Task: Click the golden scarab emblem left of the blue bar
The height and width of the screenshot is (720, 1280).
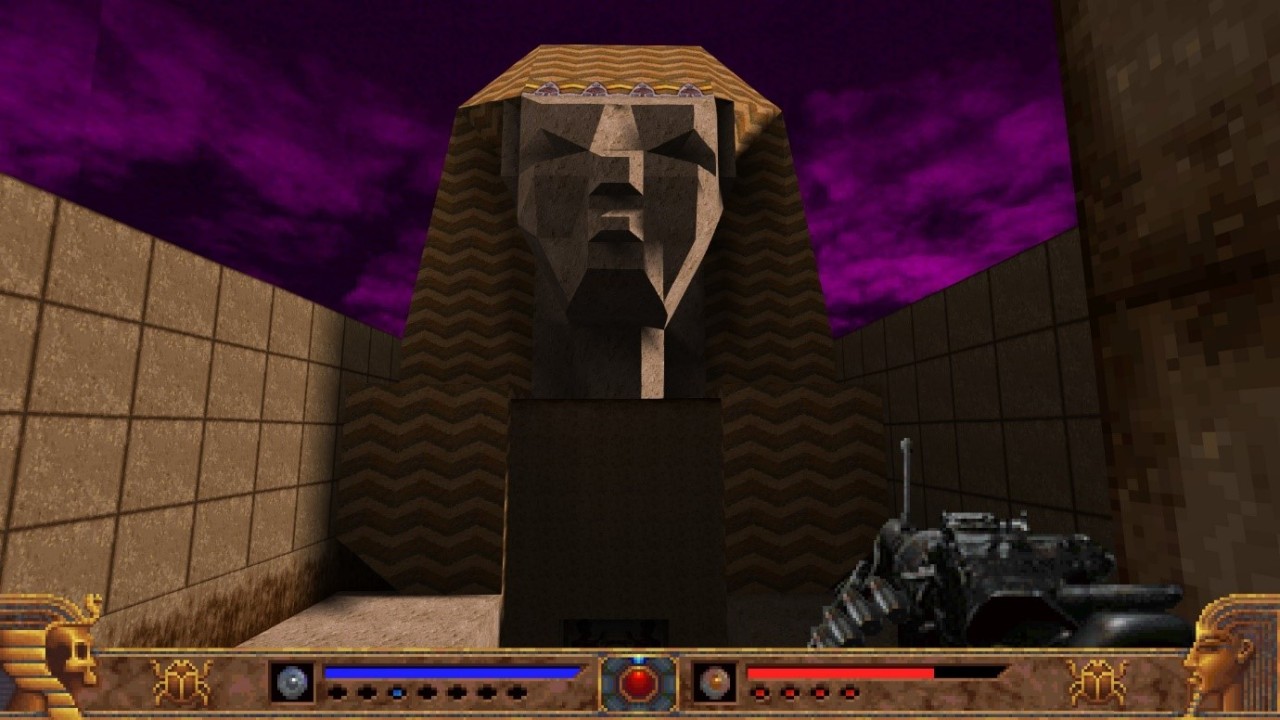Action: 181,682
